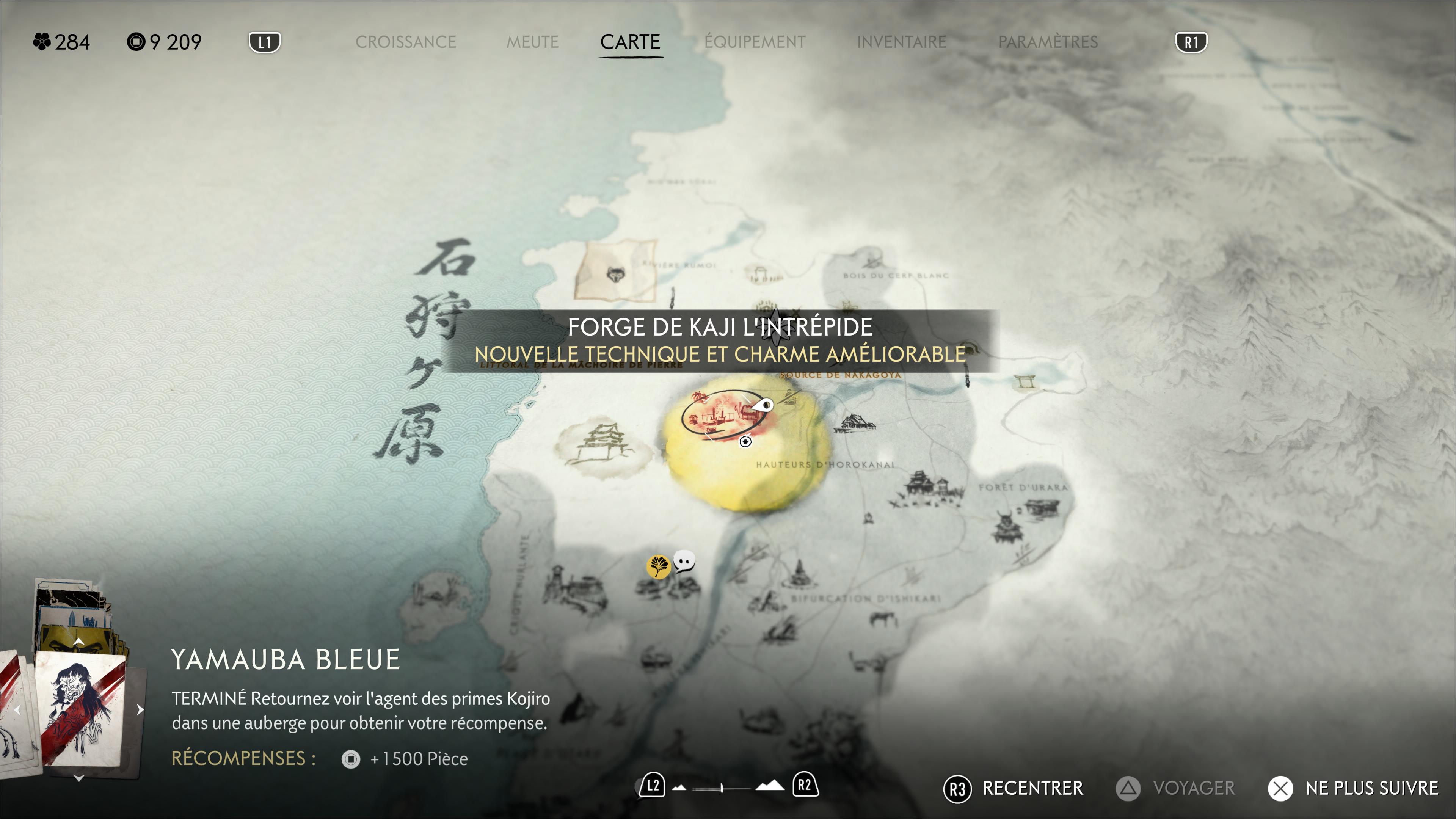Select the Carte tab
The height and width of the screenshot is (819, 1456).
coord(630,42)
